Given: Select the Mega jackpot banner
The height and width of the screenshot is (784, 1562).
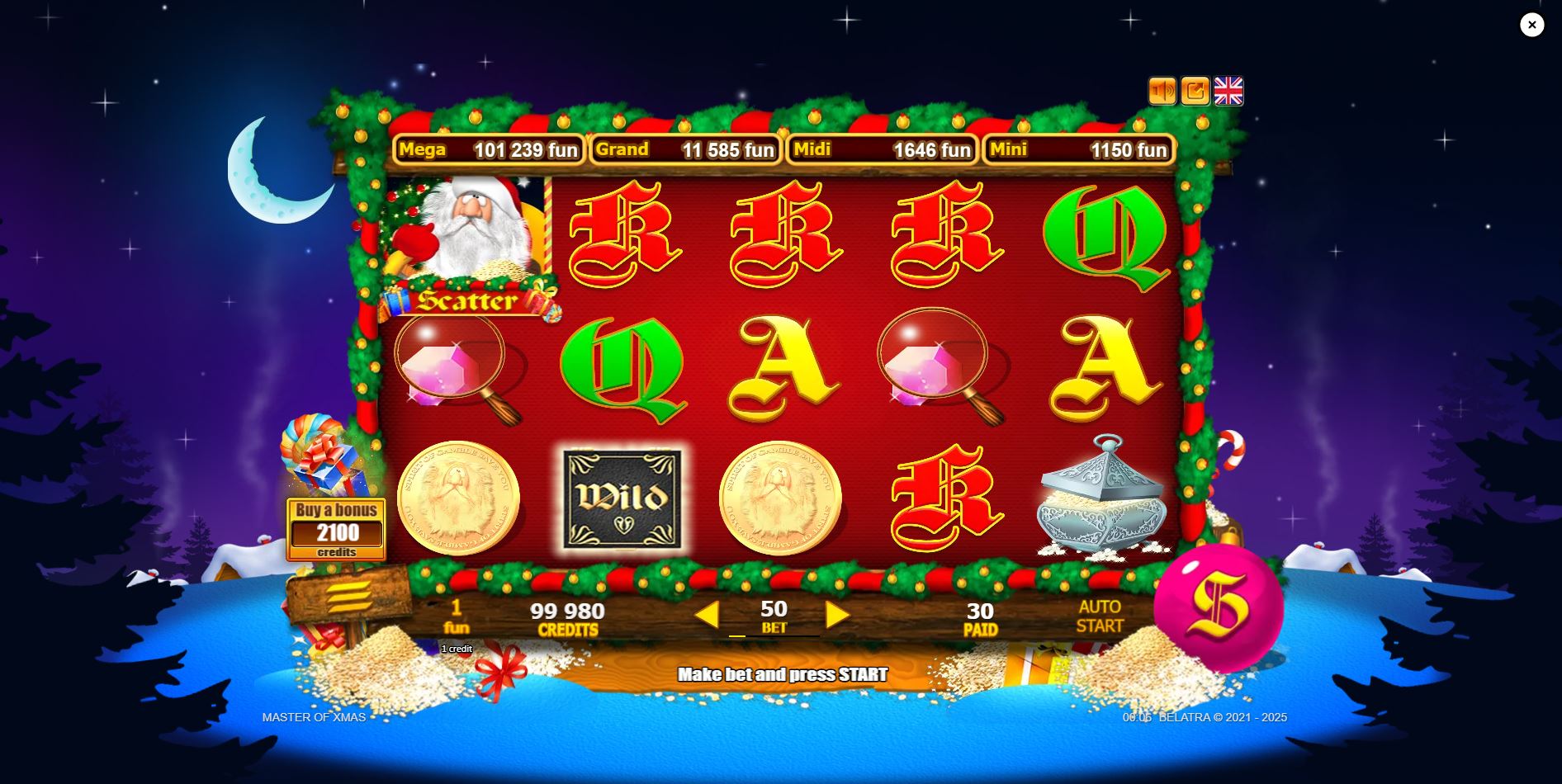Looking at the screenshot, I should point(489,150).
